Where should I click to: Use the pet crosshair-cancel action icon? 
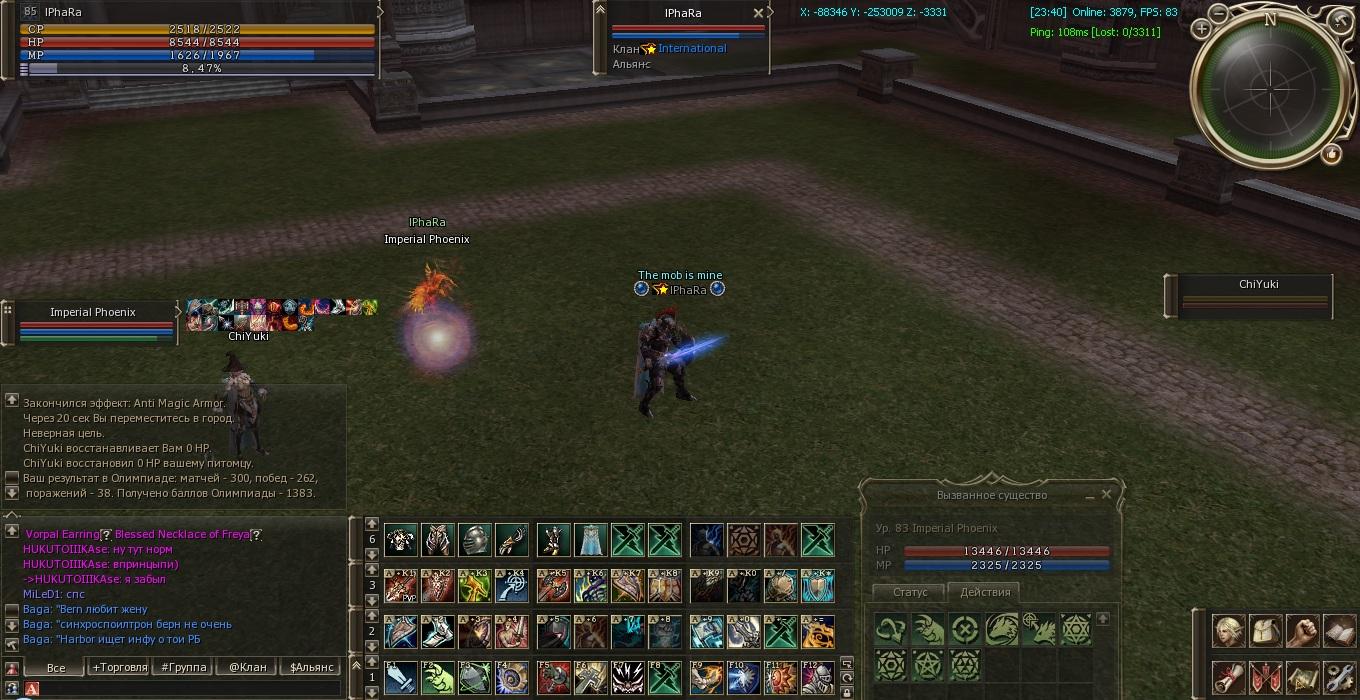pos(964,629)
